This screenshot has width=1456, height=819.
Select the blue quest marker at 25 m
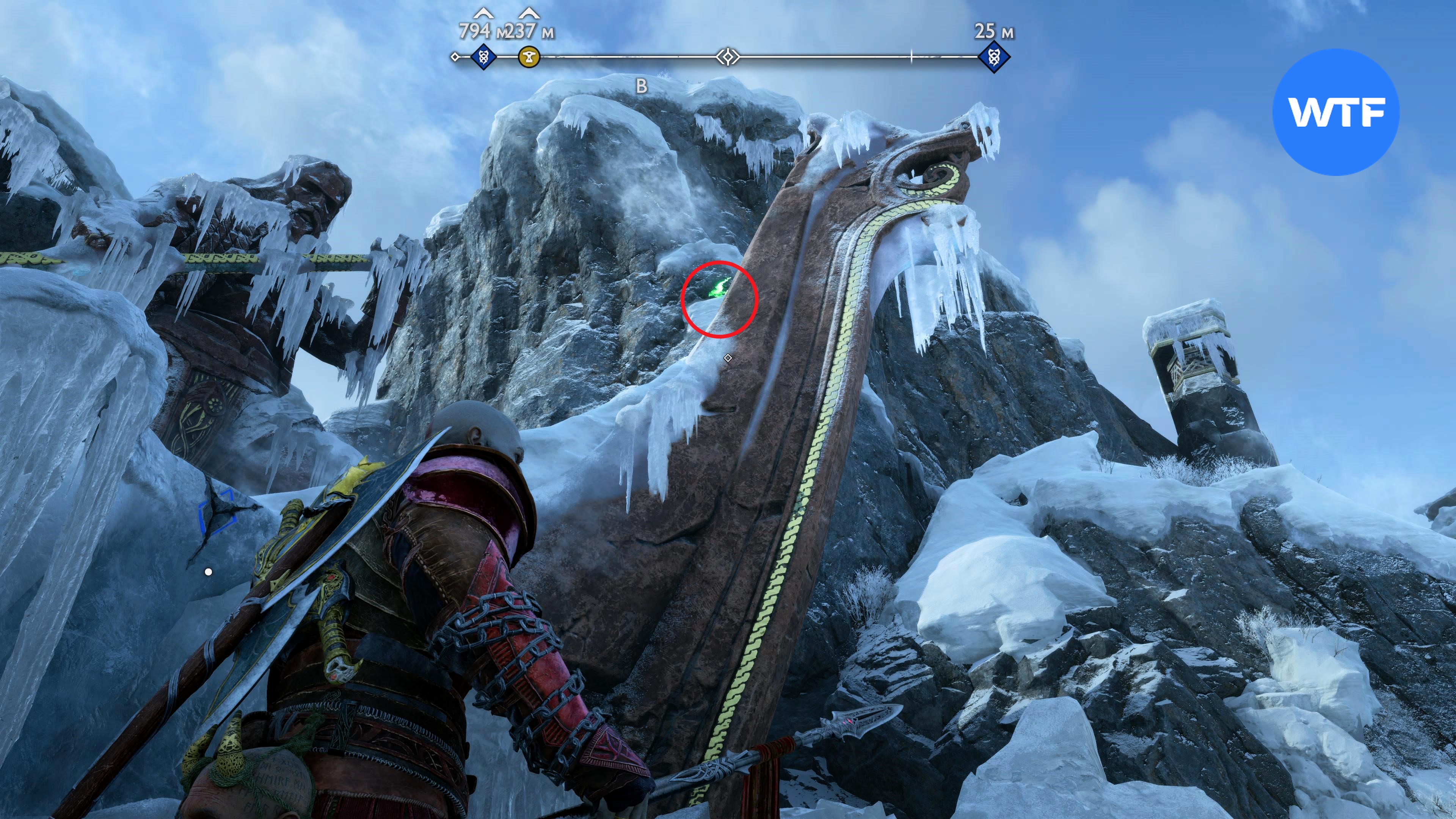coord(993,57)
